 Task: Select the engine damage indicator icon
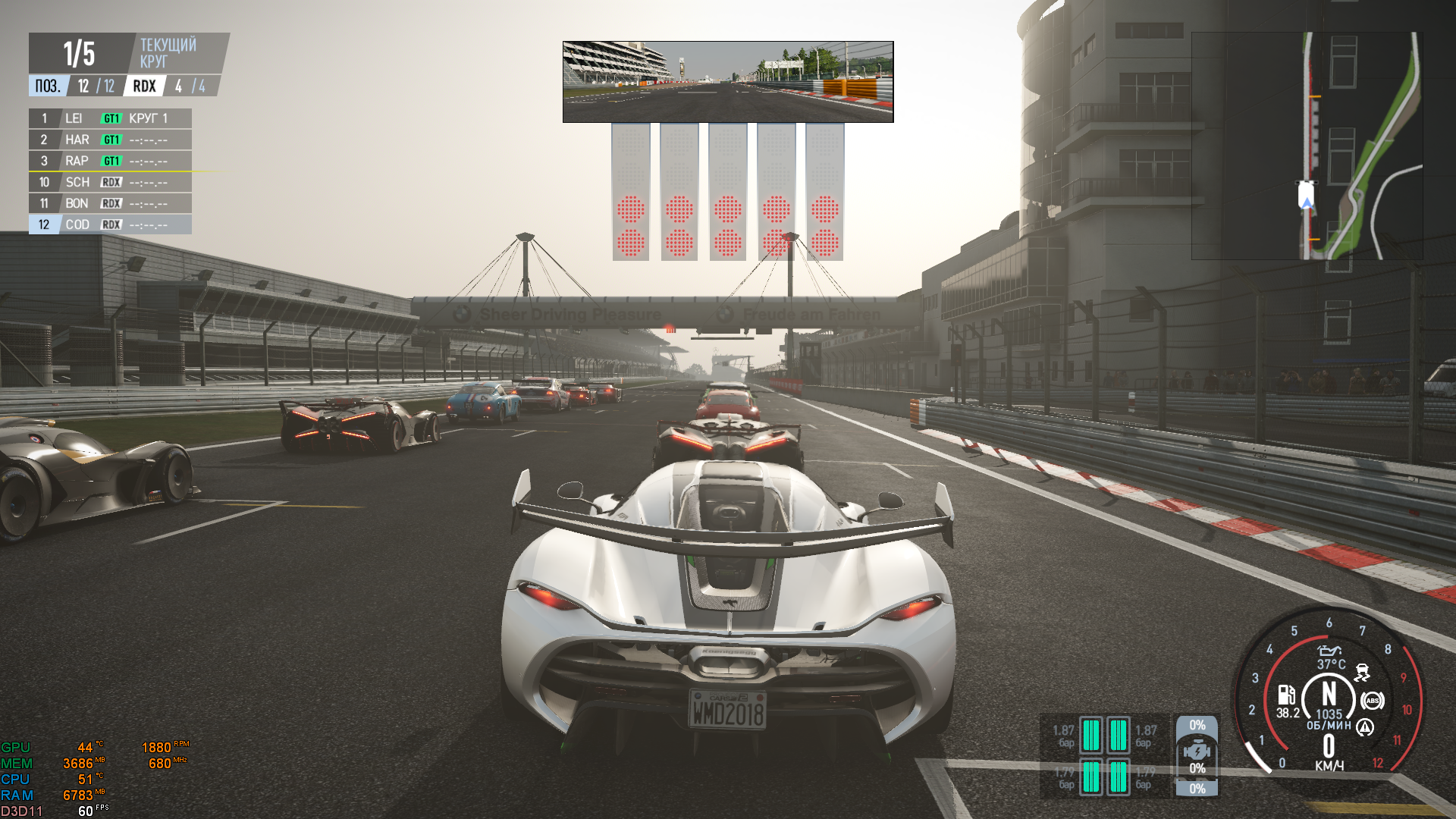[1197, 752]
